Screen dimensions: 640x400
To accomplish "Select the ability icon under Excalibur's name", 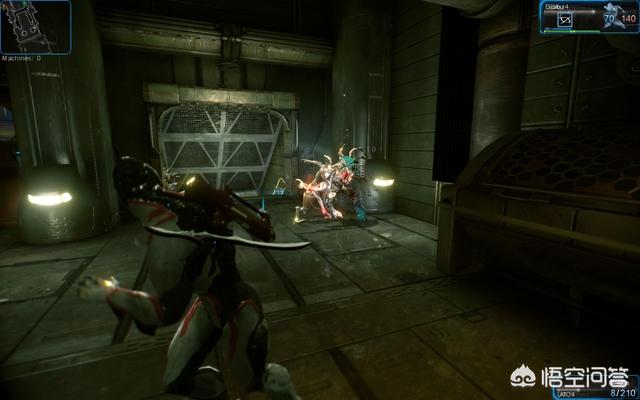I will tap(565, 19).
